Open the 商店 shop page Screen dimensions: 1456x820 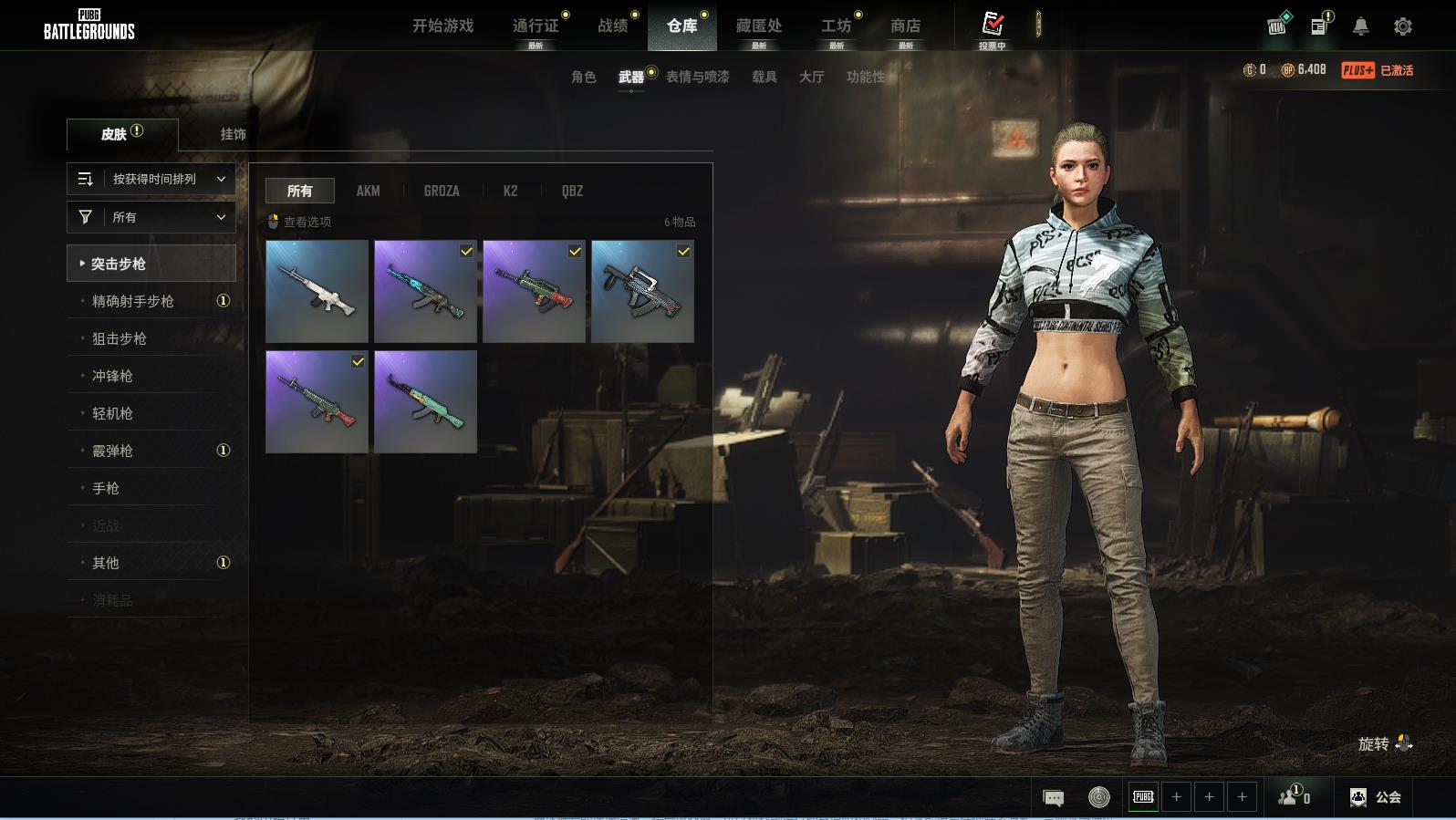pos(905,26)
